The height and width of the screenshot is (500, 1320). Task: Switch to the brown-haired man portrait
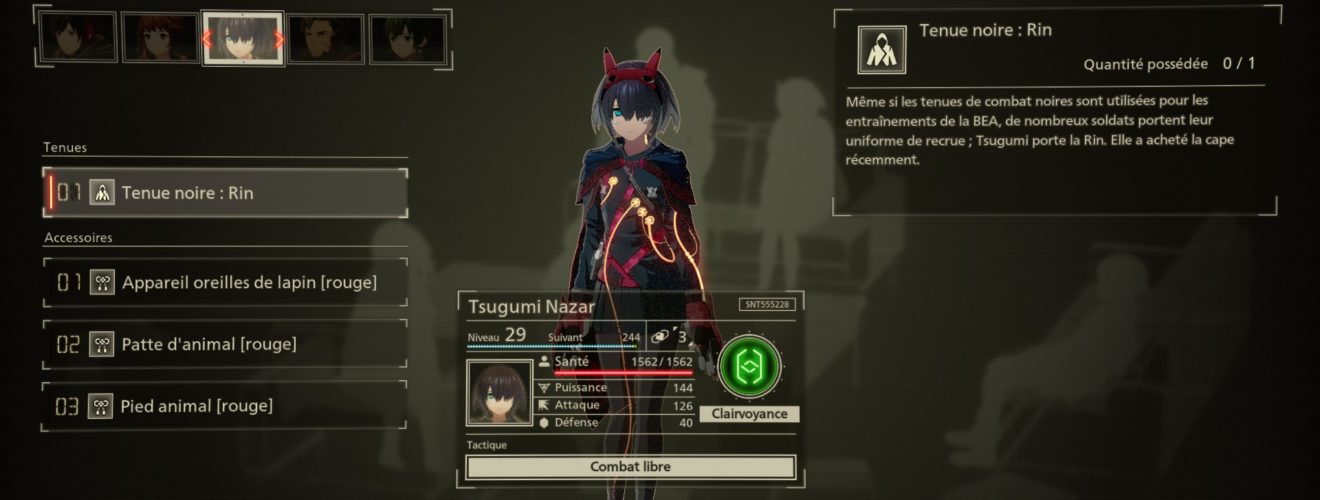[325, 39]
